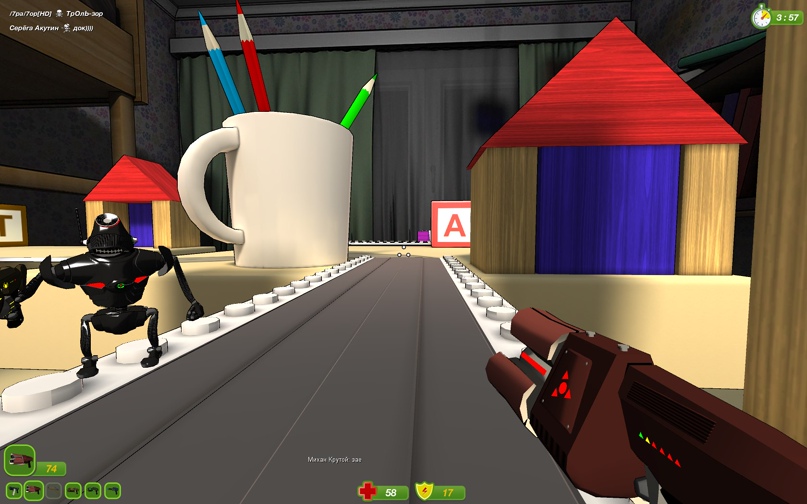Viewport: 807px width, 504px height.
Task: Click the large current weapon icon
Action: coord(19,461)
